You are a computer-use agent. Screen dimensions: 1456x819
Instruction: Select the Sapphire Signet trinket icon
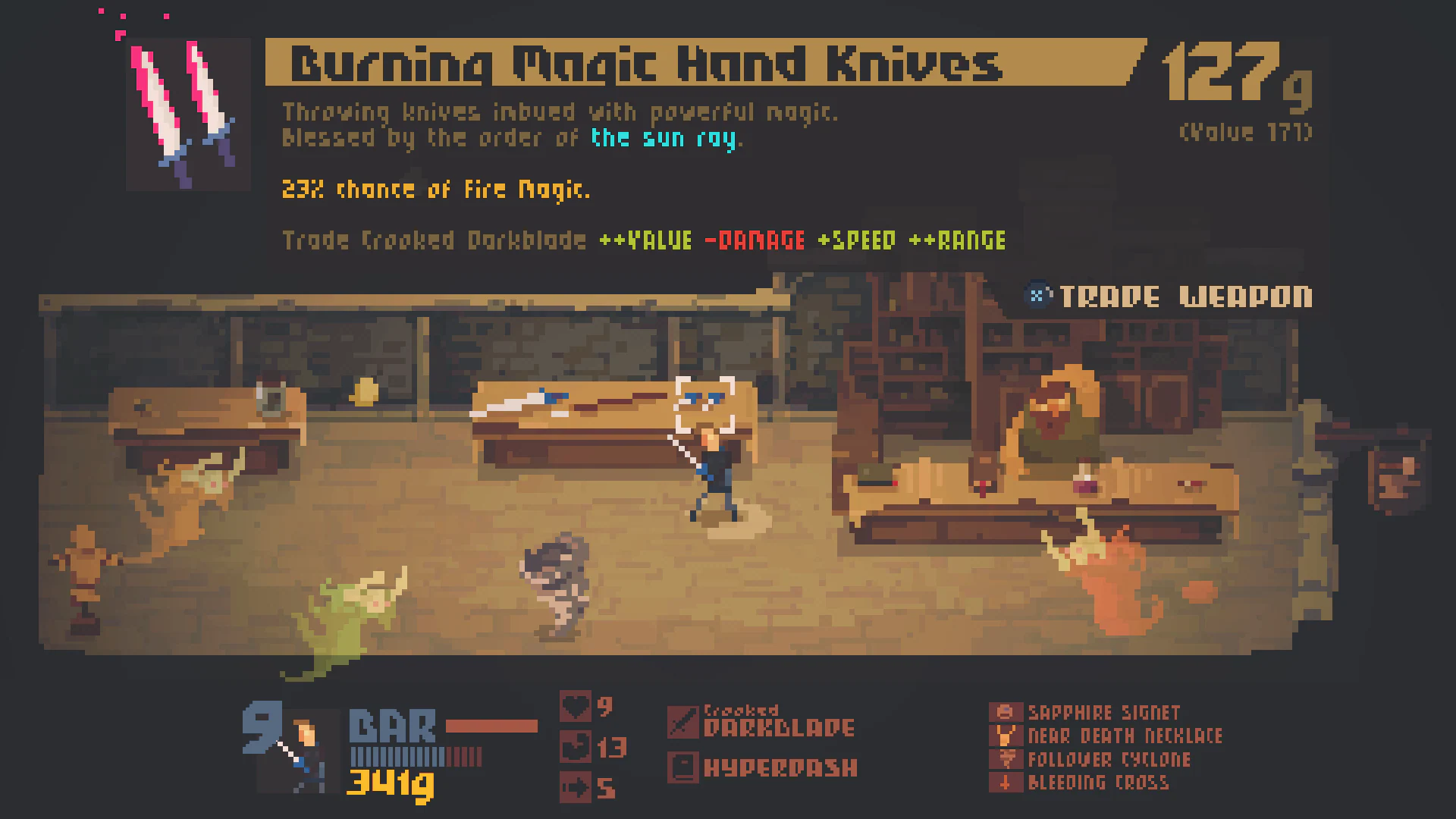1006,711
